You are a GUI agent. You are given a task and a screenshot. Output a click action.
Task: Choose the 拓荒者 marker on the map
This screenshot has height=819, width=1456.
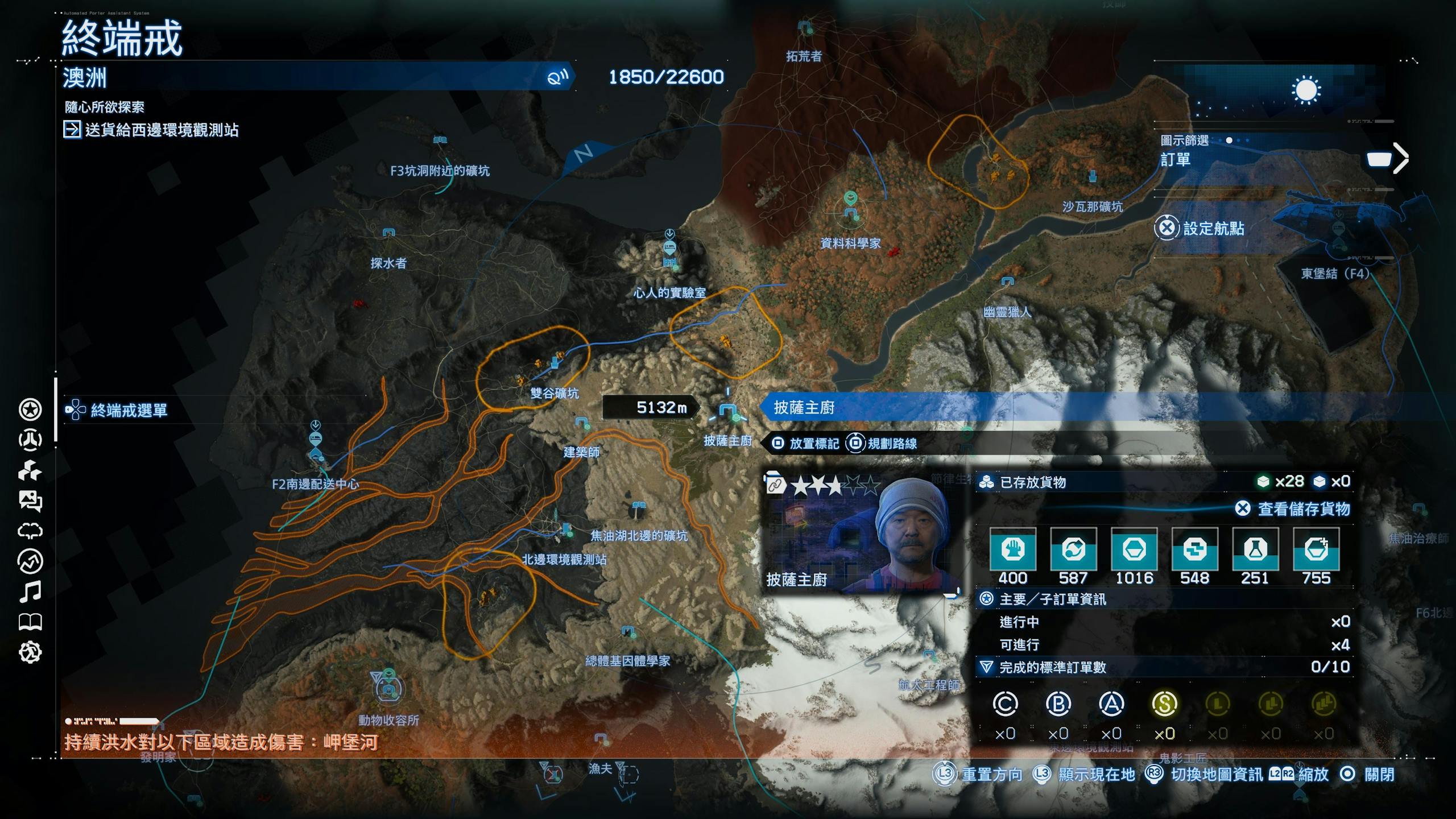(804, 27)
